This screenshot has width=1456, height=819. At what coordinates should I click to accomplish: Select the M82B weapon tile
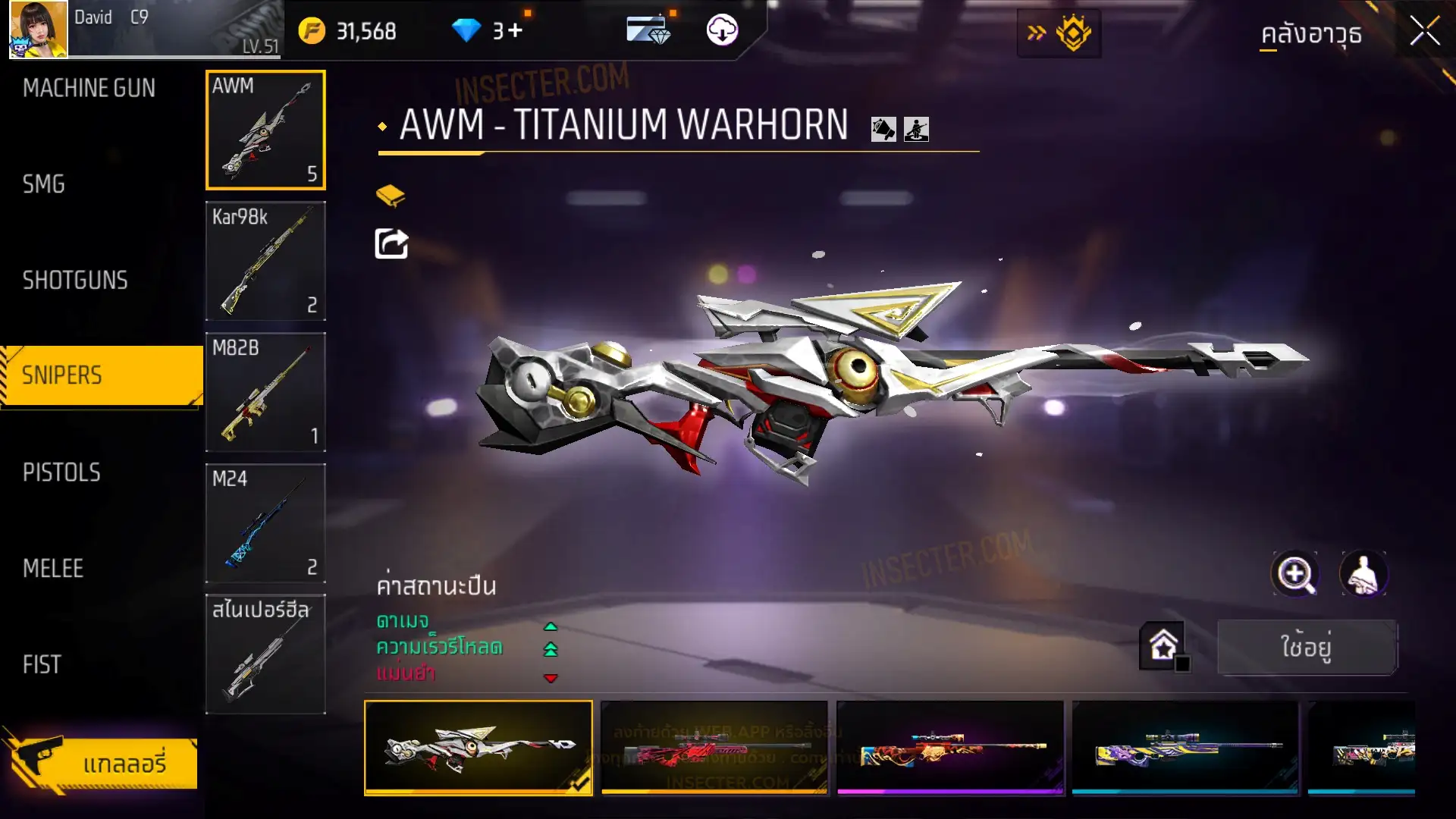[x=265, y=392]
